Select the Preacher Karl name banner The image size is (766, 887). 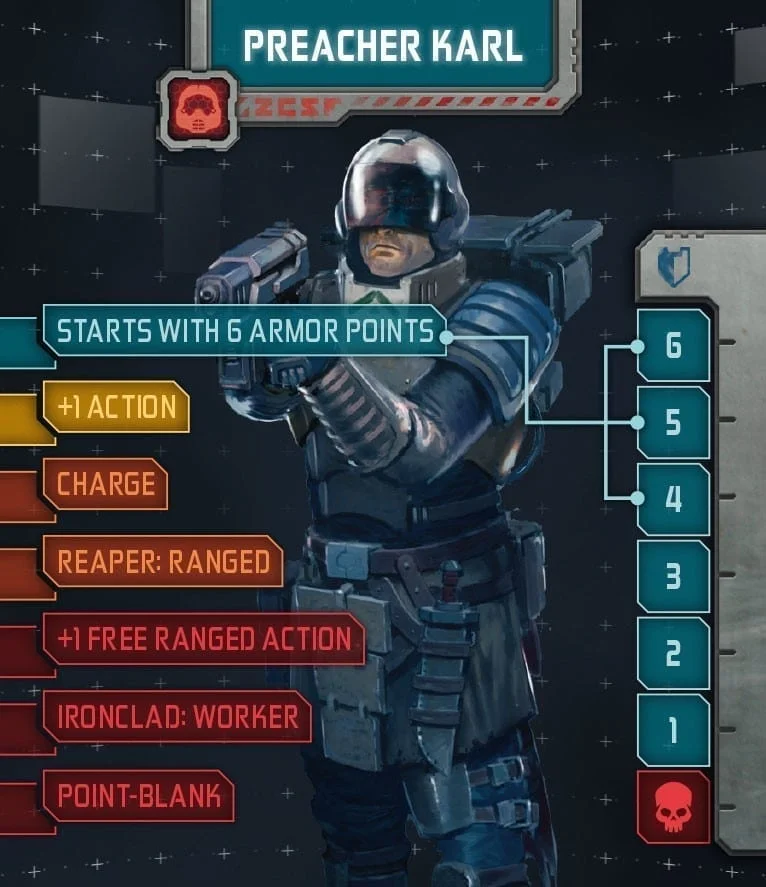383,46
